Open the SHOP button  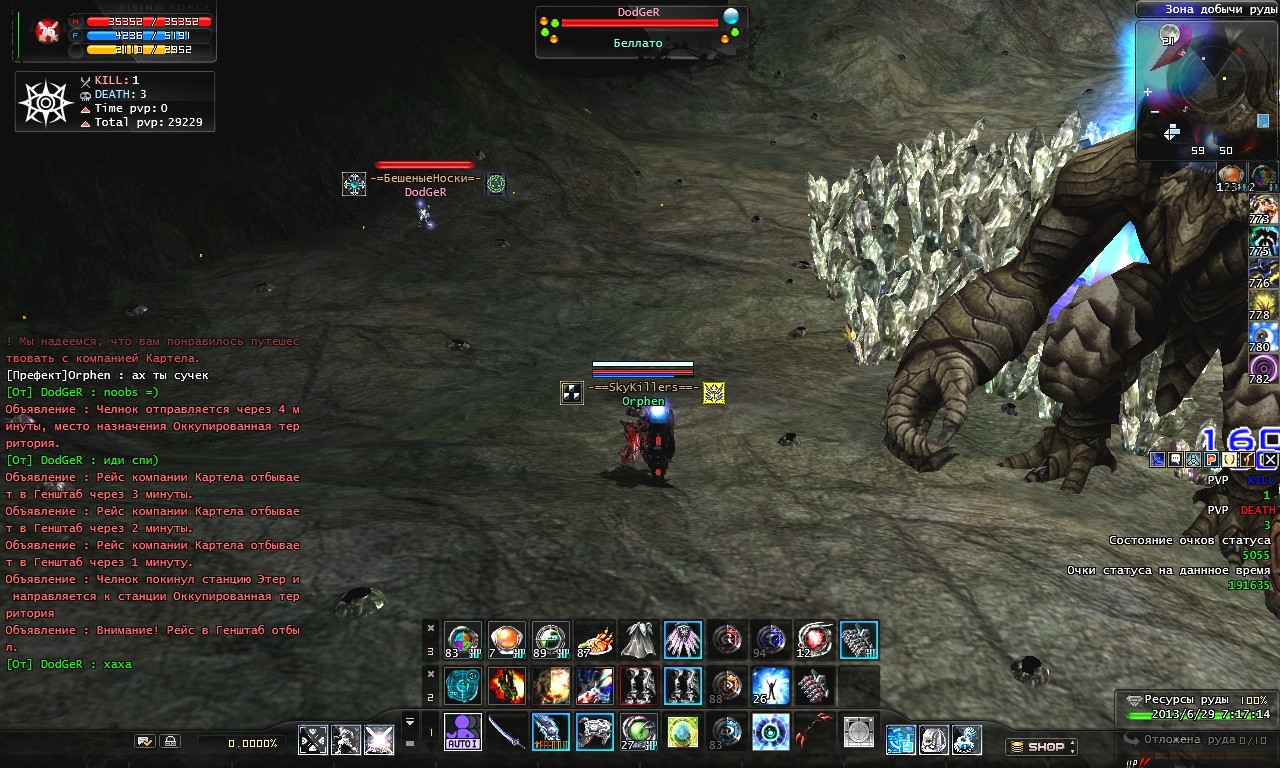(x=1041, y=746)
